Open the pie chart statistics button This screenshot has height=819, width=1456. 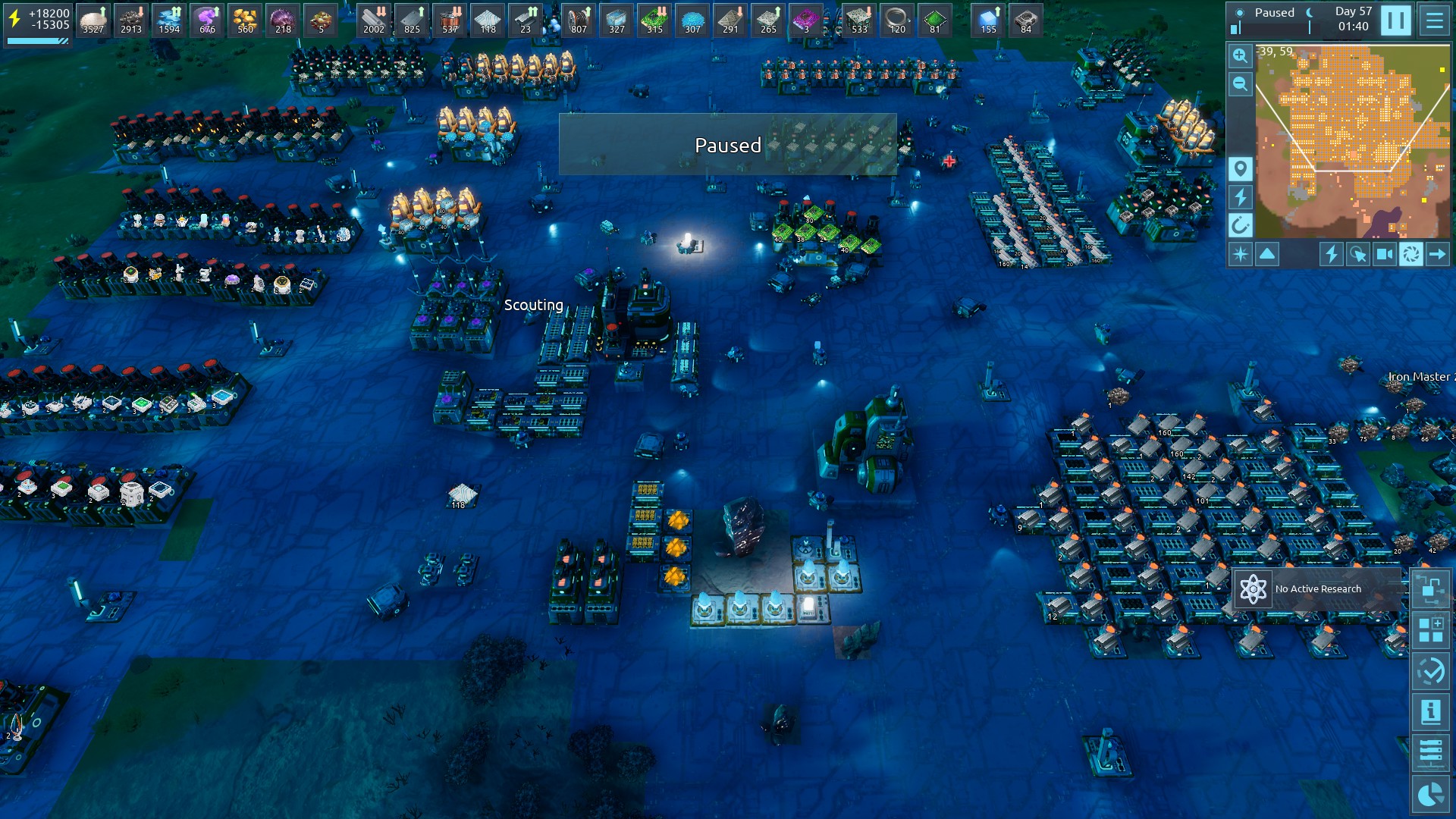click(1430, 794)
